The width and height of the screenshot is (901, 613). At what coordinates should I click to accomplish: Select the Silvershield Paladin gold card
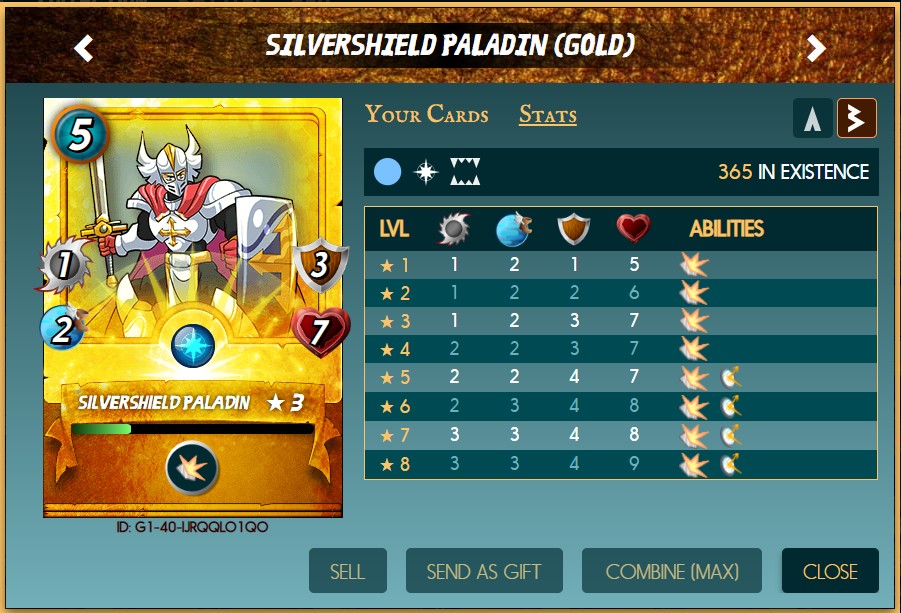coord(193,308)
